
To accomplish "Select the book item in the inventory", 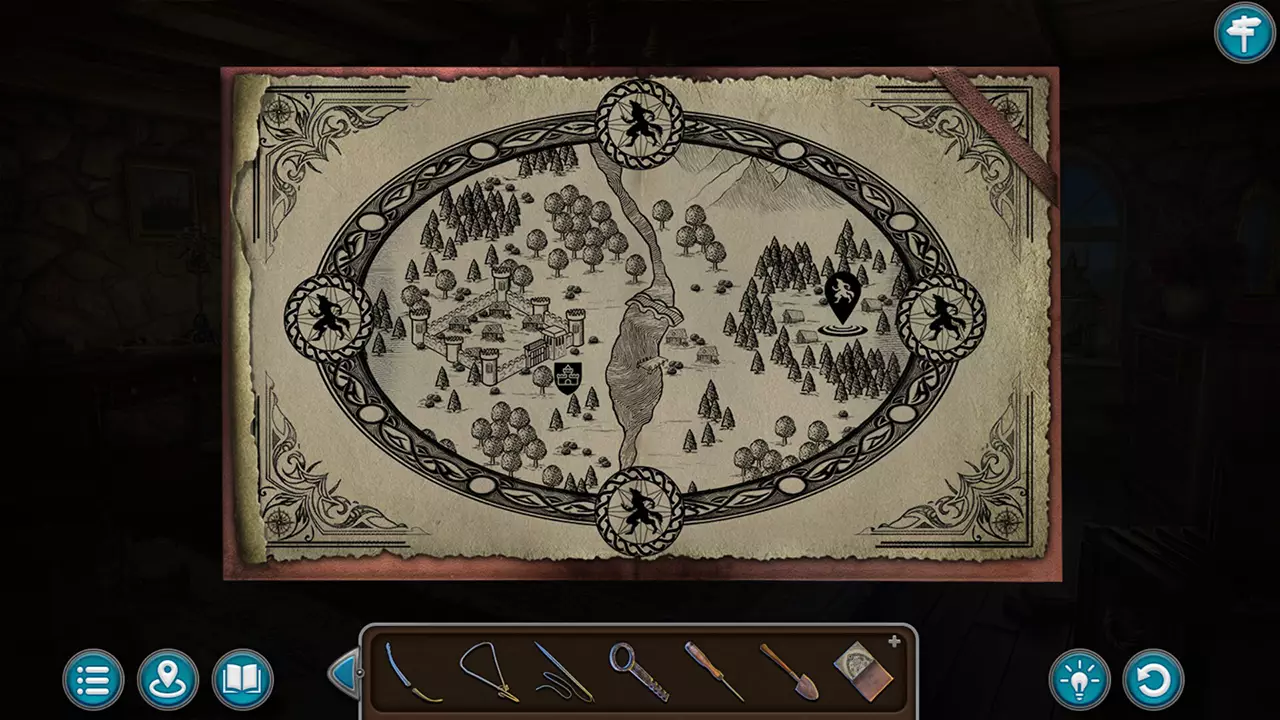I will click(x=862, y=670).
